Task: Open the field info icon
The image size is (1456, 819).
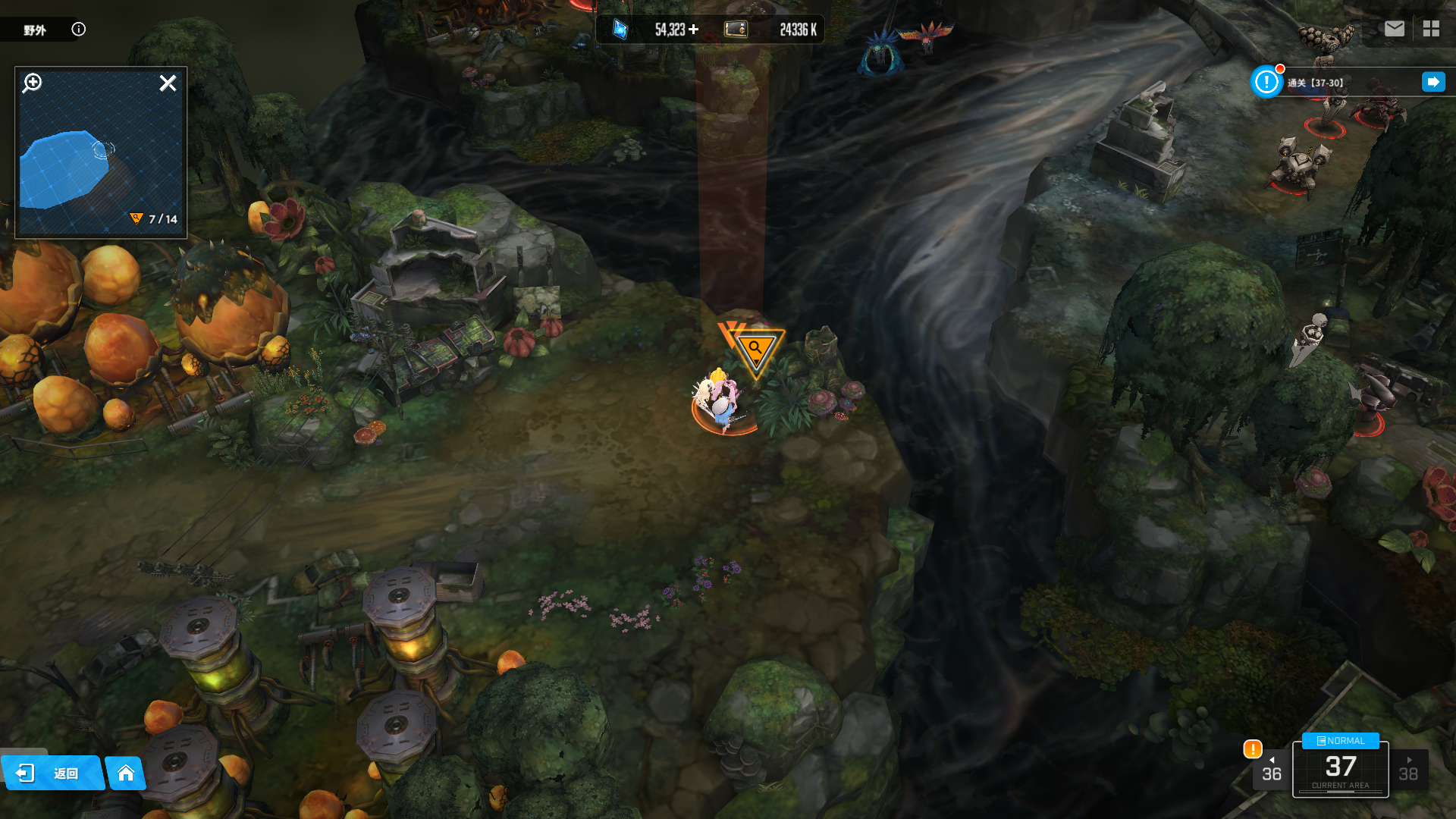Action: (79, 29)
